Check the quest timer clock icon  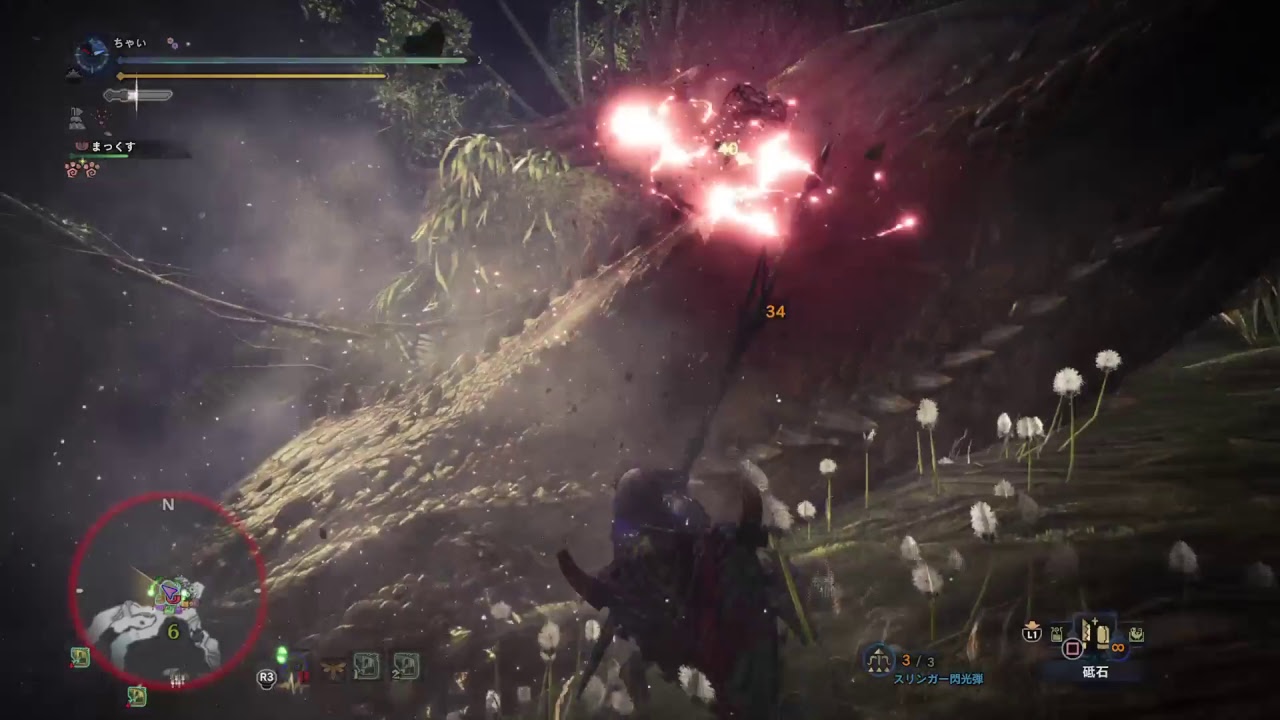[x=92, y=54]
